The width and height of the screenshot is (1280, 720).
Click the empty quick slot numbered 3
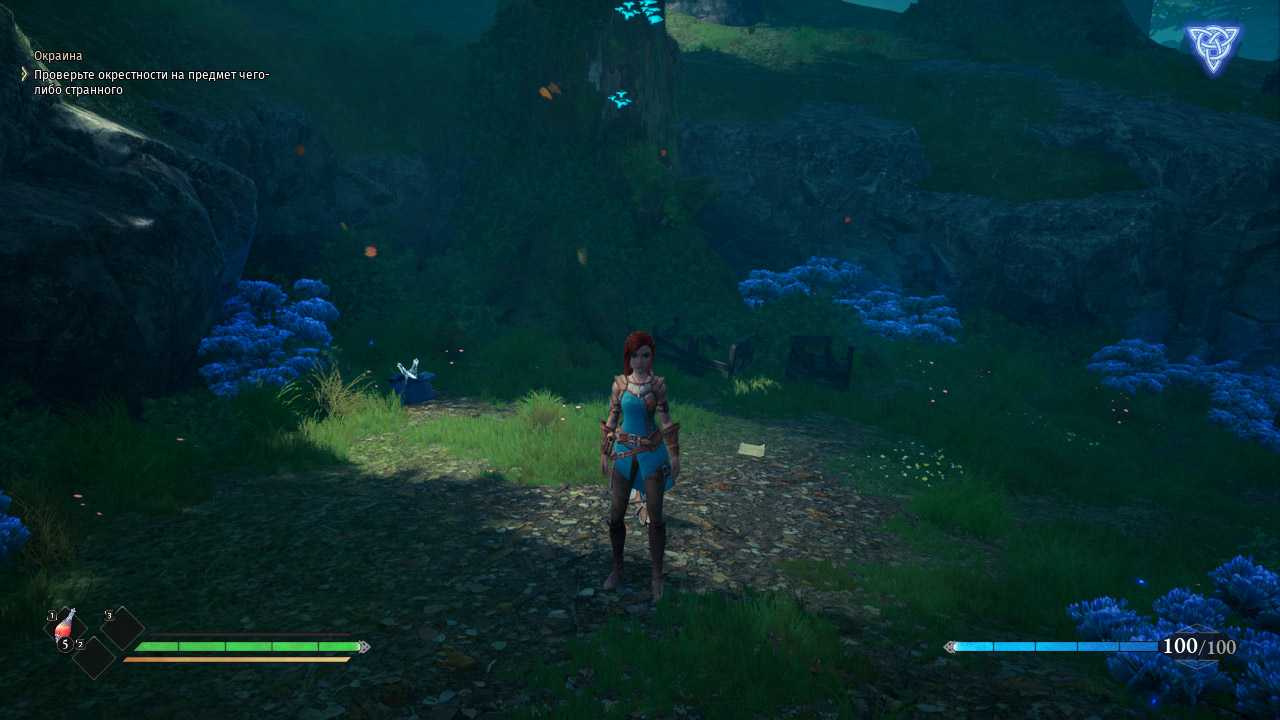(x=123, y=628)
